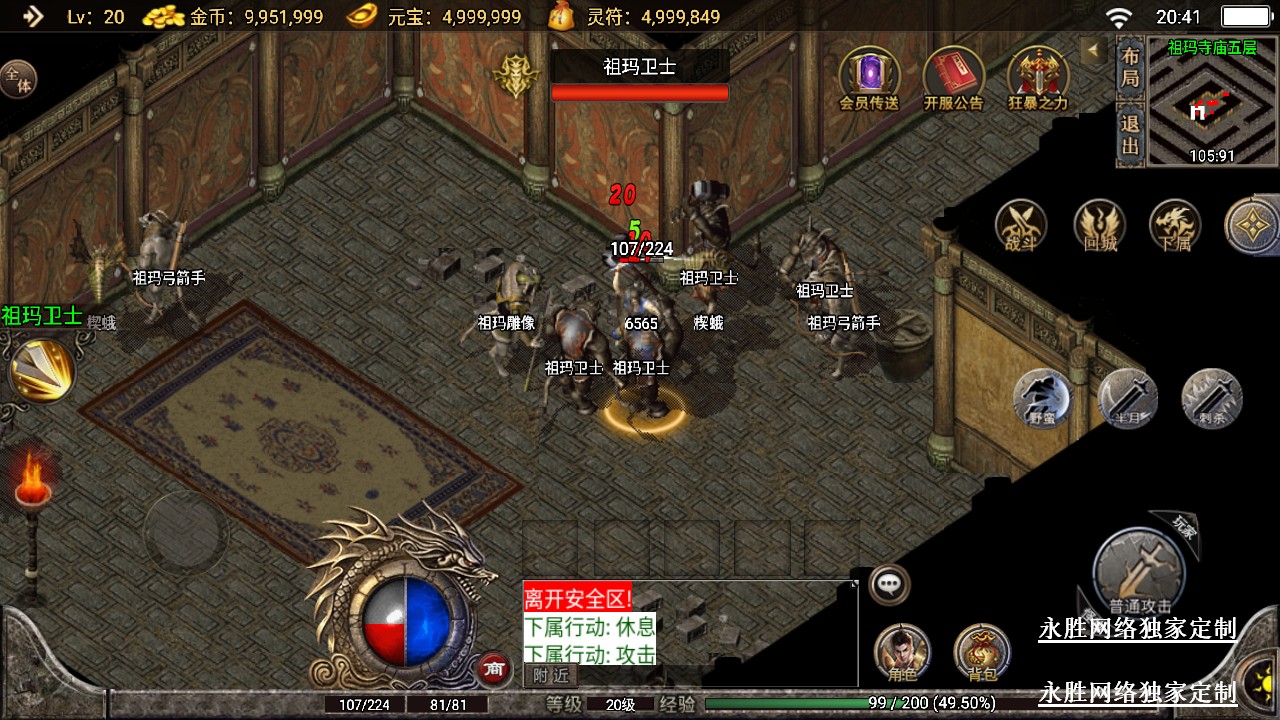The image size is (1280, 720).
Task: Cast the 野蛮 charge skill
Action: click(1042, 398)
